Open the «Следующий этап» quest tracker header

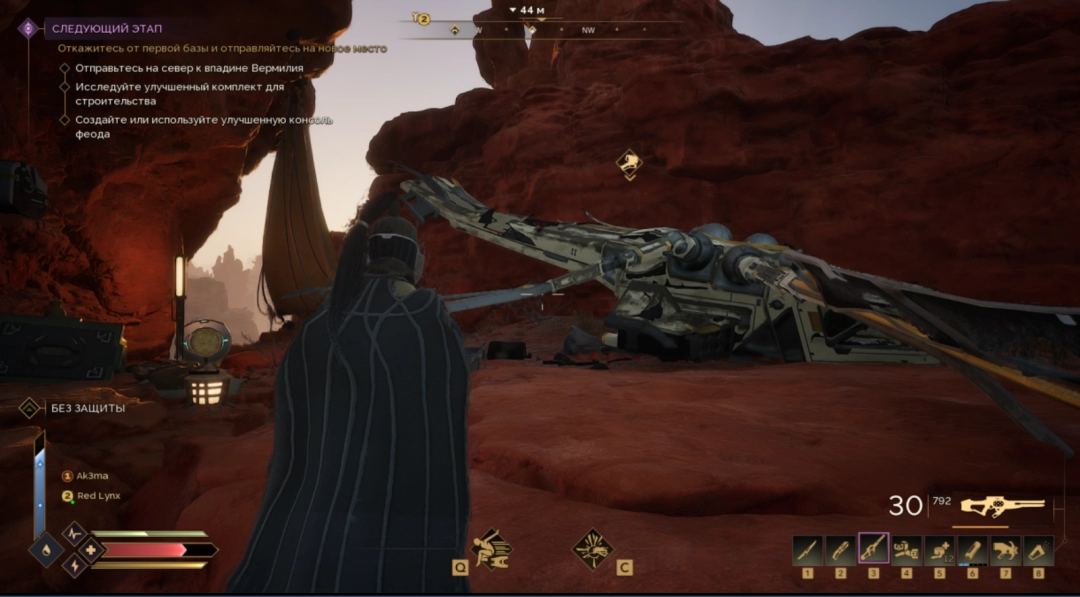coord(104,28)
